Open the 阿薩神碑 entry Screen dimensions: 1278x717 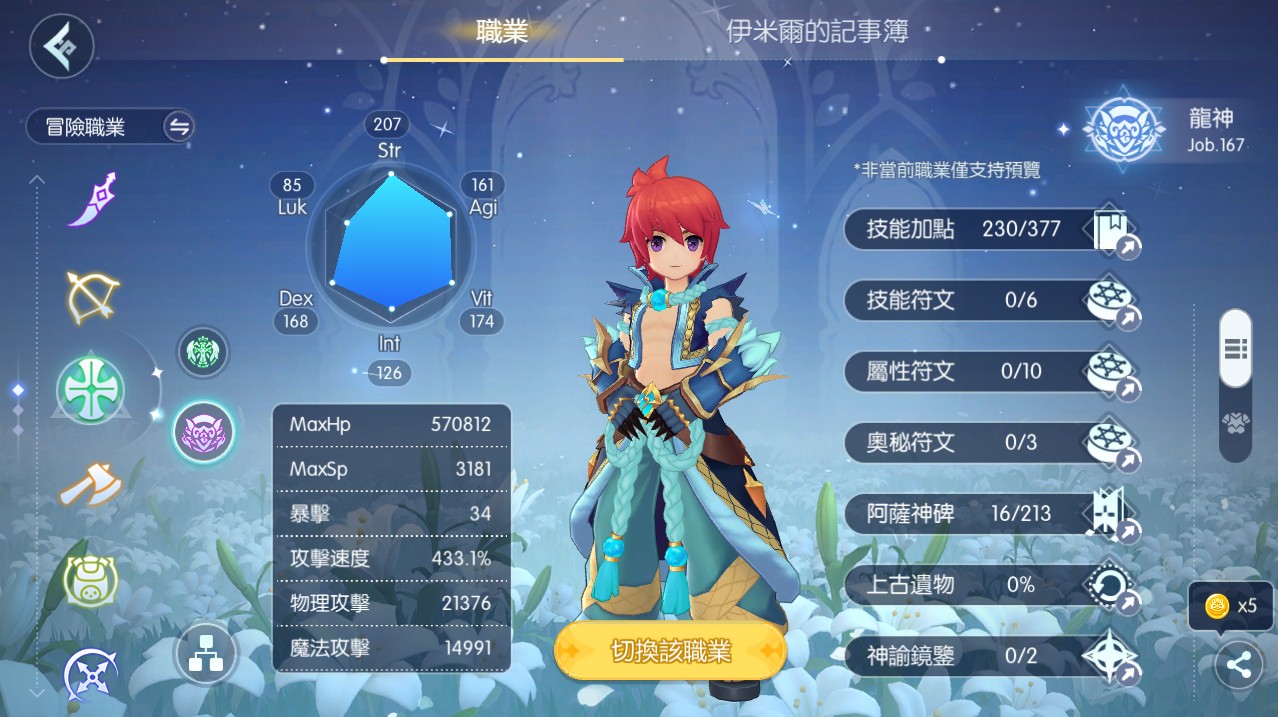click(990, 514)
